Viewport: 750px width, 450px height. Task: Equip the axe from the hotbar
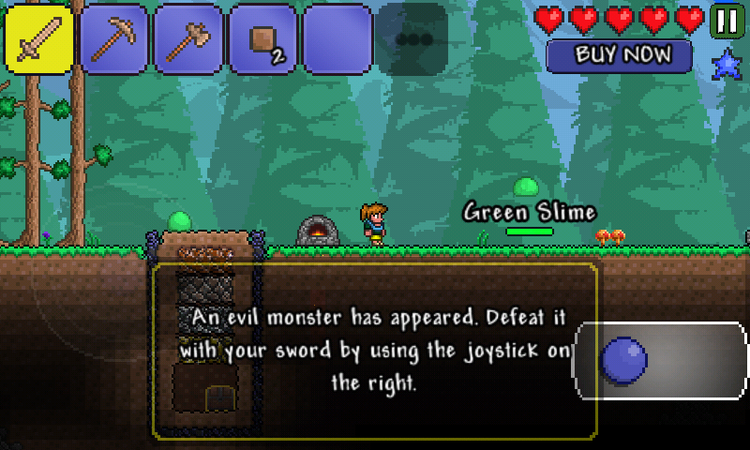pos(188,39)
